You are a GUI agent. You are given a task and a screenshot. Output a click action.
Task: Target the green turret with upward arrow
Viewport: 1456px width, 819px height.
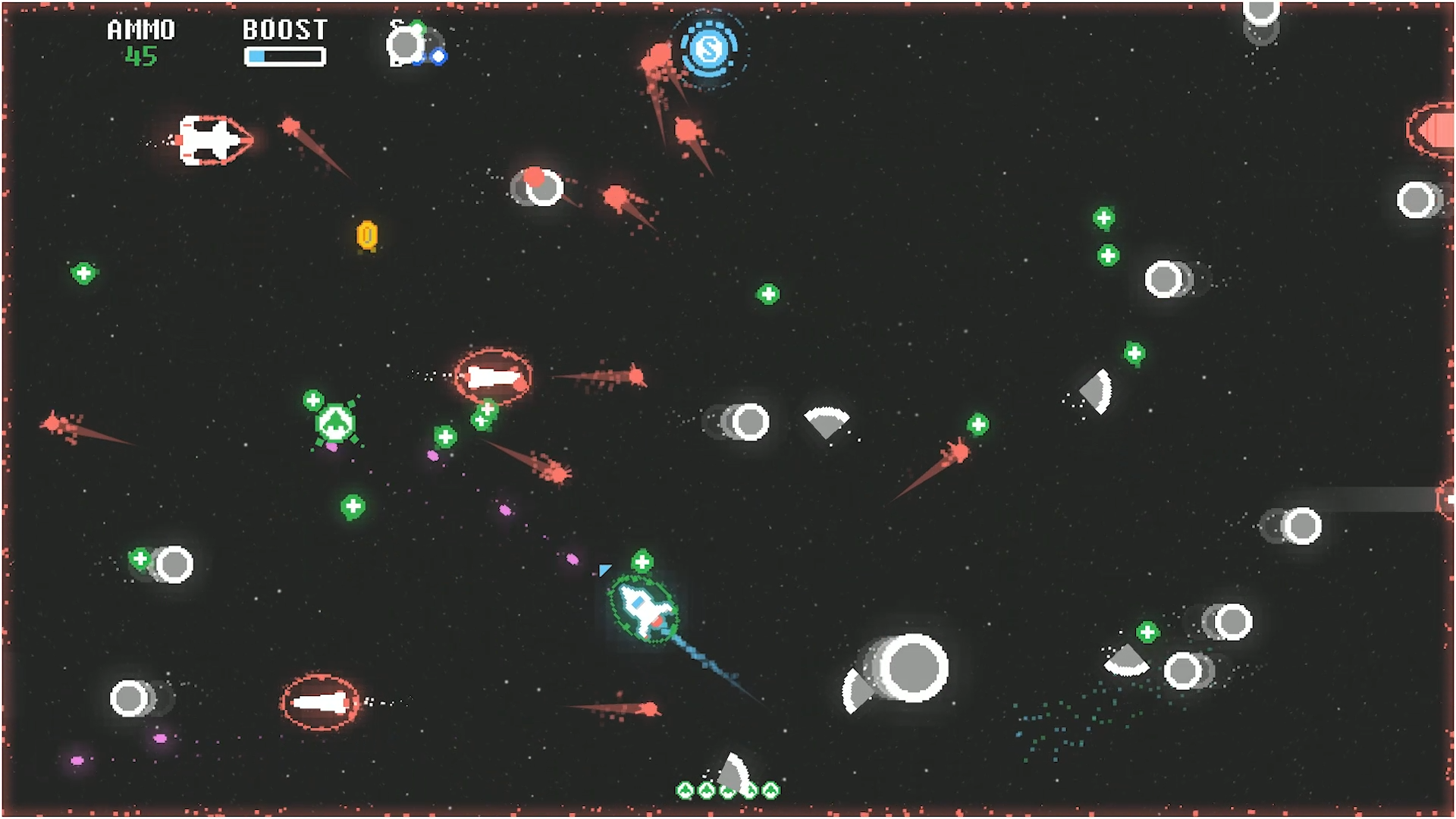click(334, 423)
